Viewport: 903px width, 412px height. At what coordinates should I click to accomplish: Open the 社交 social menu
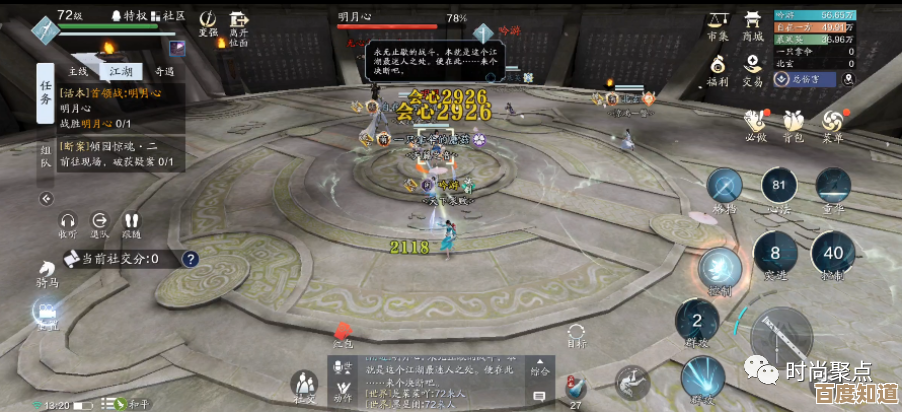pyautogui.click(x=303, y=385)
